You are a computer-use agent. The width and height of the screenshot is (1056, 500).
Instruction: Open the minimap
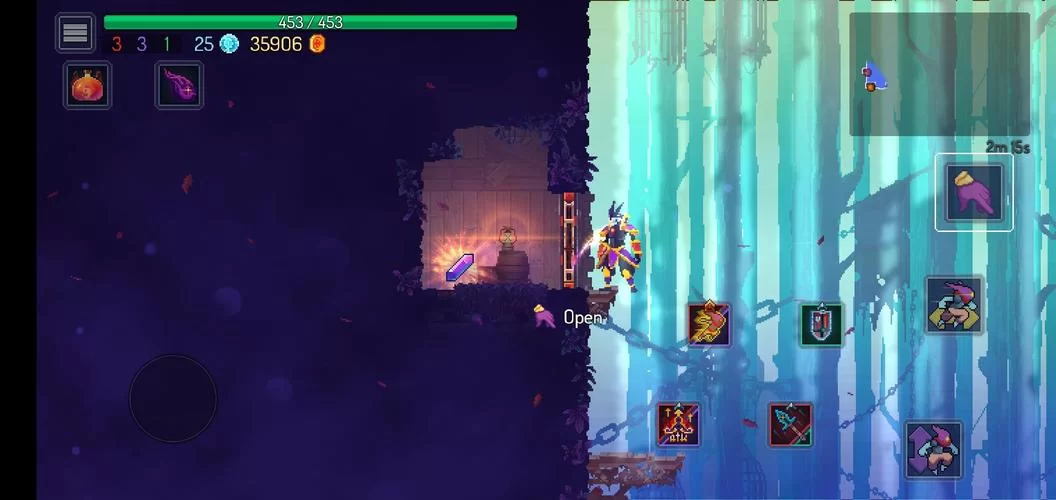coord(939,74)
